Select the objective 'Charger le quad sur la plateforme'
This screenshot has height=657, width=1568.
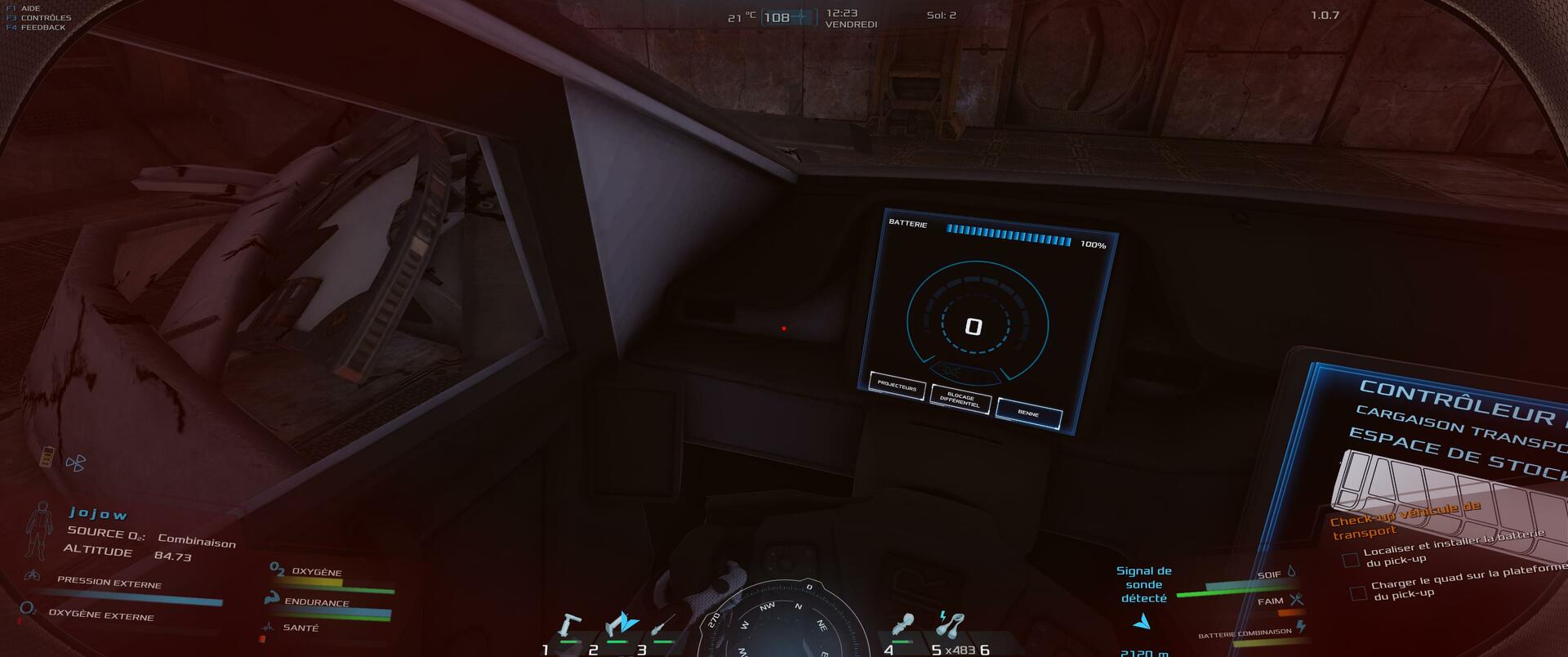click(1468, 580)
